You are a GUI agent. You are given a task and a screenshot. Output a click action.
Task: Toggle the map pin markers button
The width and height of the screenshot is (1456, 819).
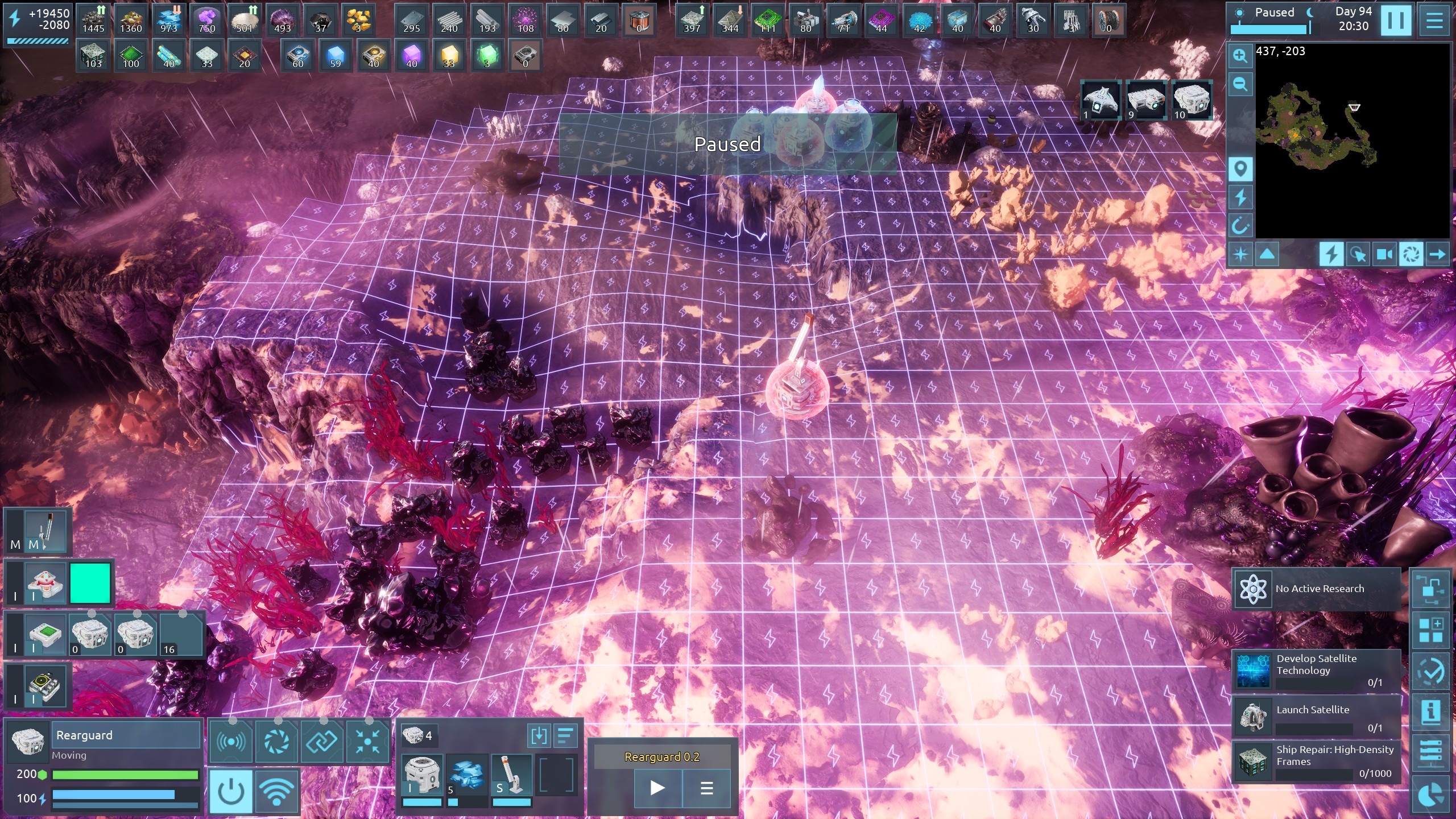click(x=1240, y=169)
